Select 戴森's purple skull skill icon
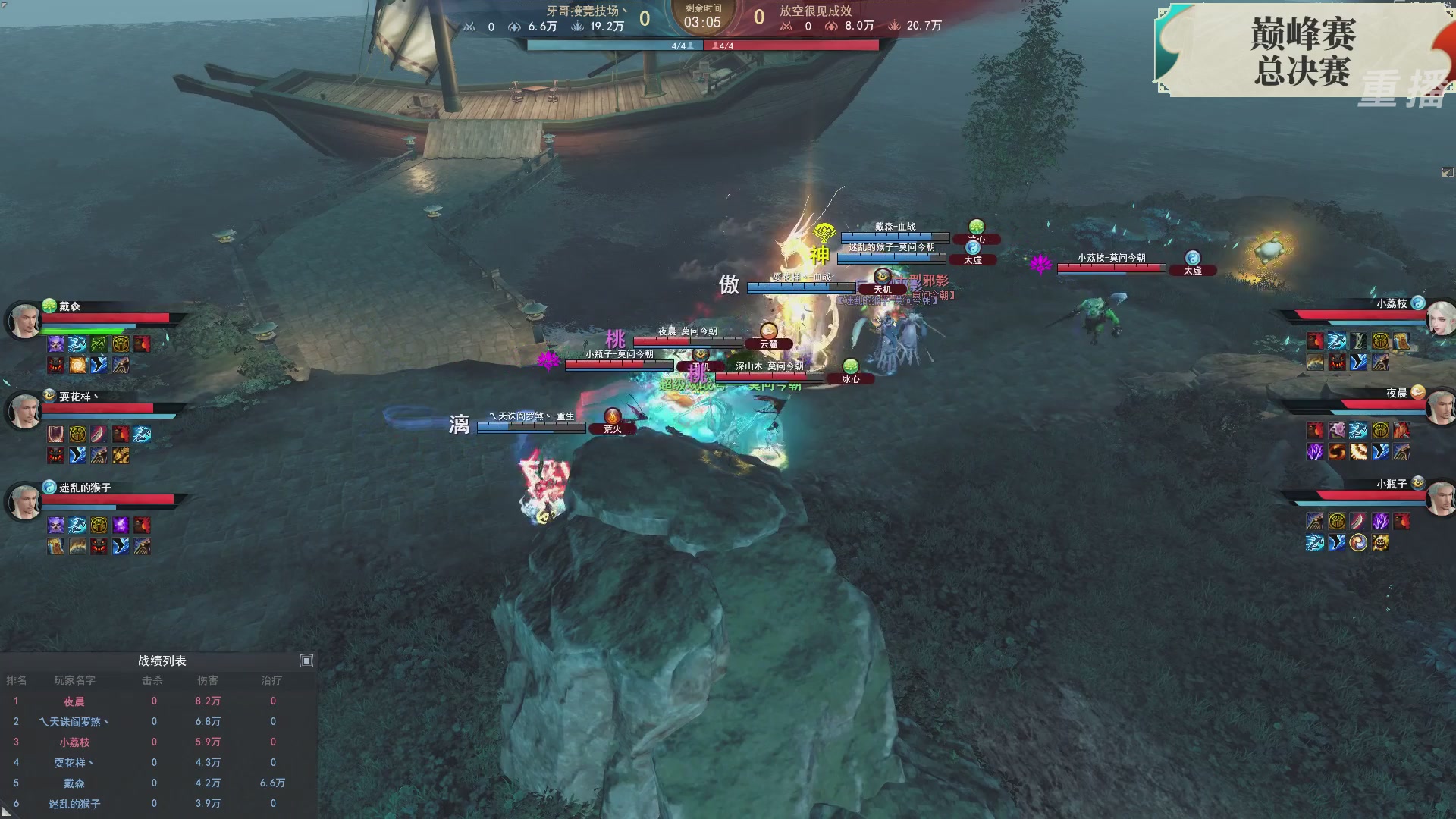Image resolution: width=1456 pixels, height=819 pixels. tap(56, 344)
